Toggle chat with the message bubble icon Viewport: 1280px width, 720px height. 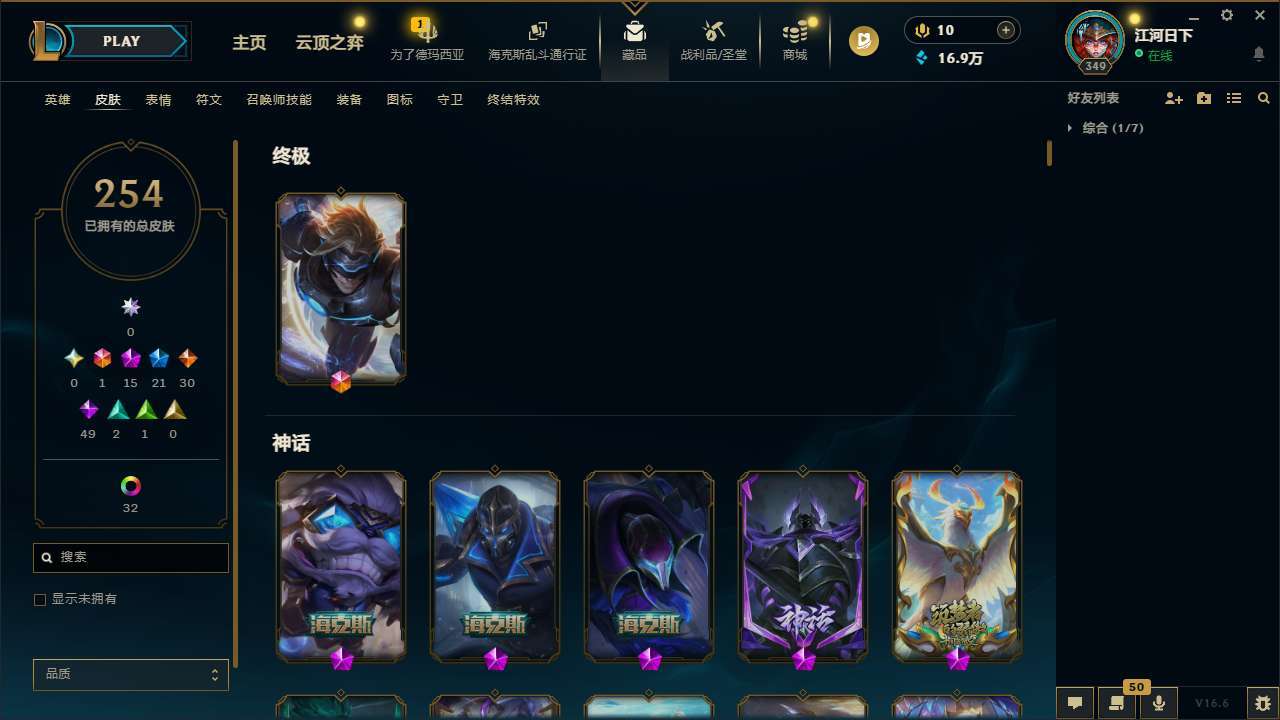(x=1074, y=702)
